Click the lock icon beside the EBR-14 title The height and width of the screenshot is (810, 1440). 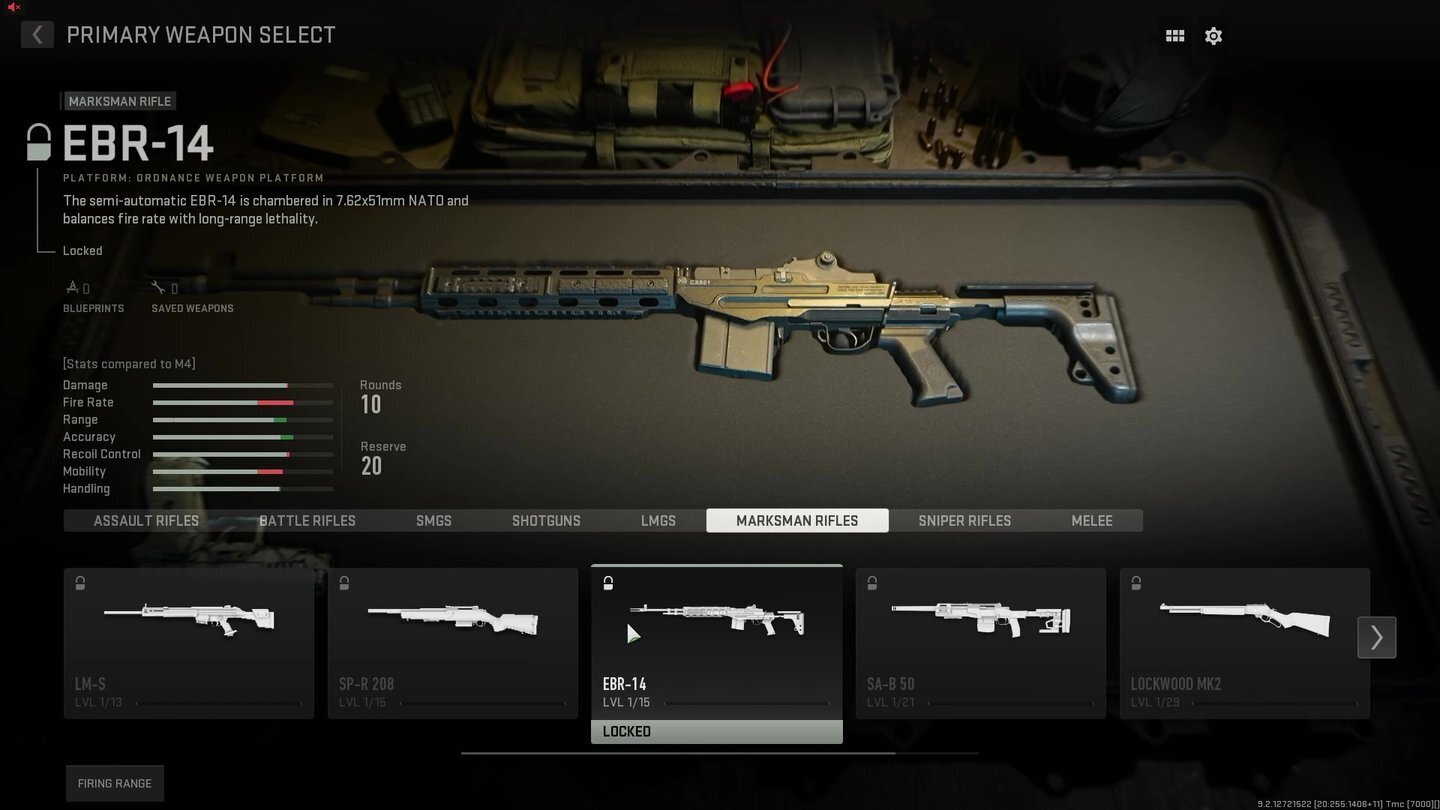[39, 141]
